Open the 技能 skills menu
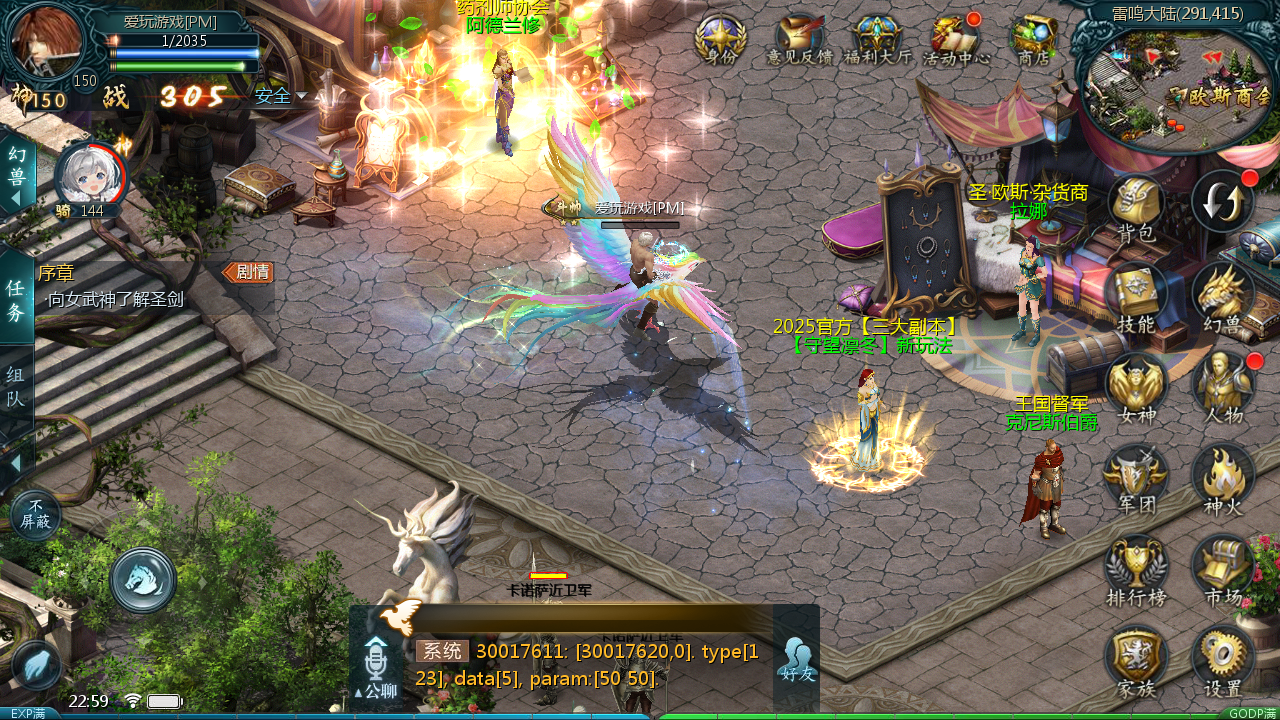Viewport: 1280px width, 720px height. (x=1136, y=295)
